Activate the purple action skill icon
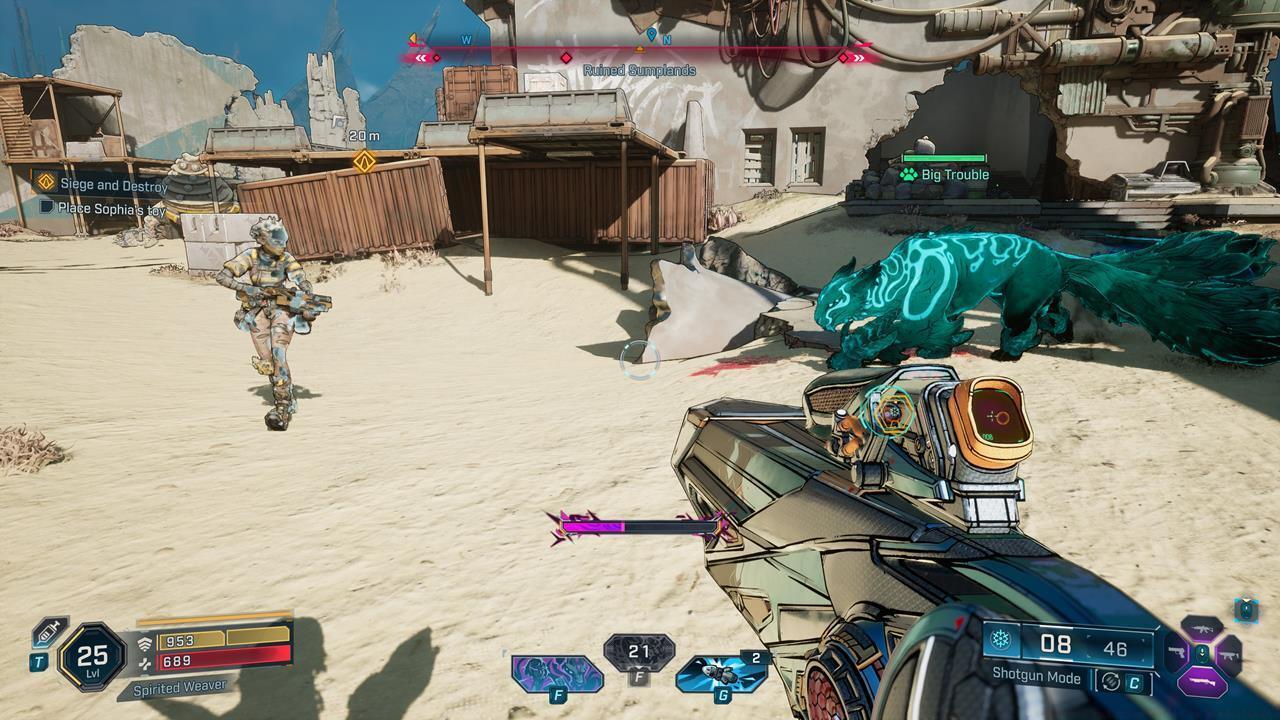1280x720 pixels. pos(557,673)
